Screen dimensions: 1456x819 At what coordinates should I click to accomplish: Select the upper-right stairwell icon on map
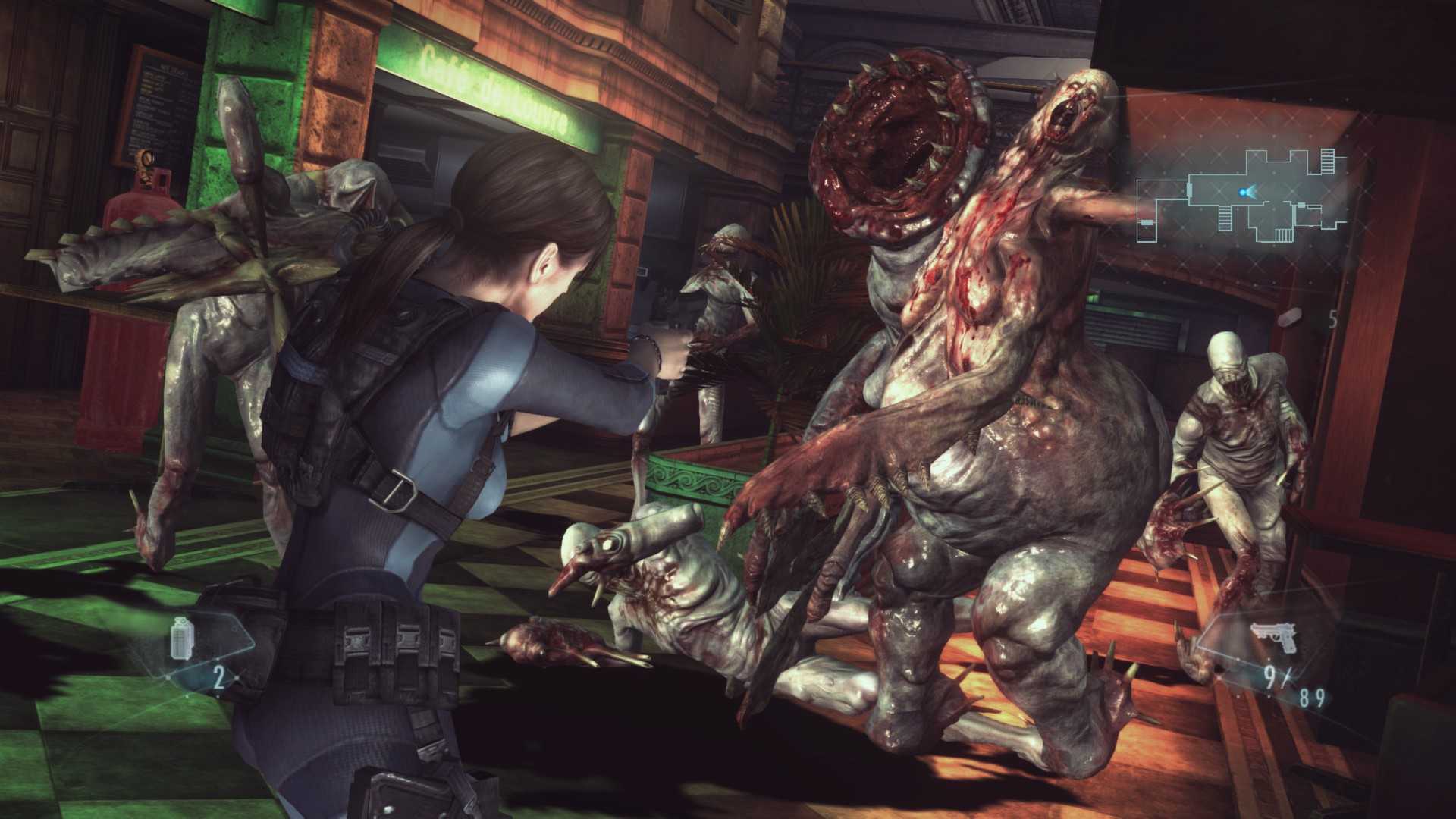point(1329,161)
